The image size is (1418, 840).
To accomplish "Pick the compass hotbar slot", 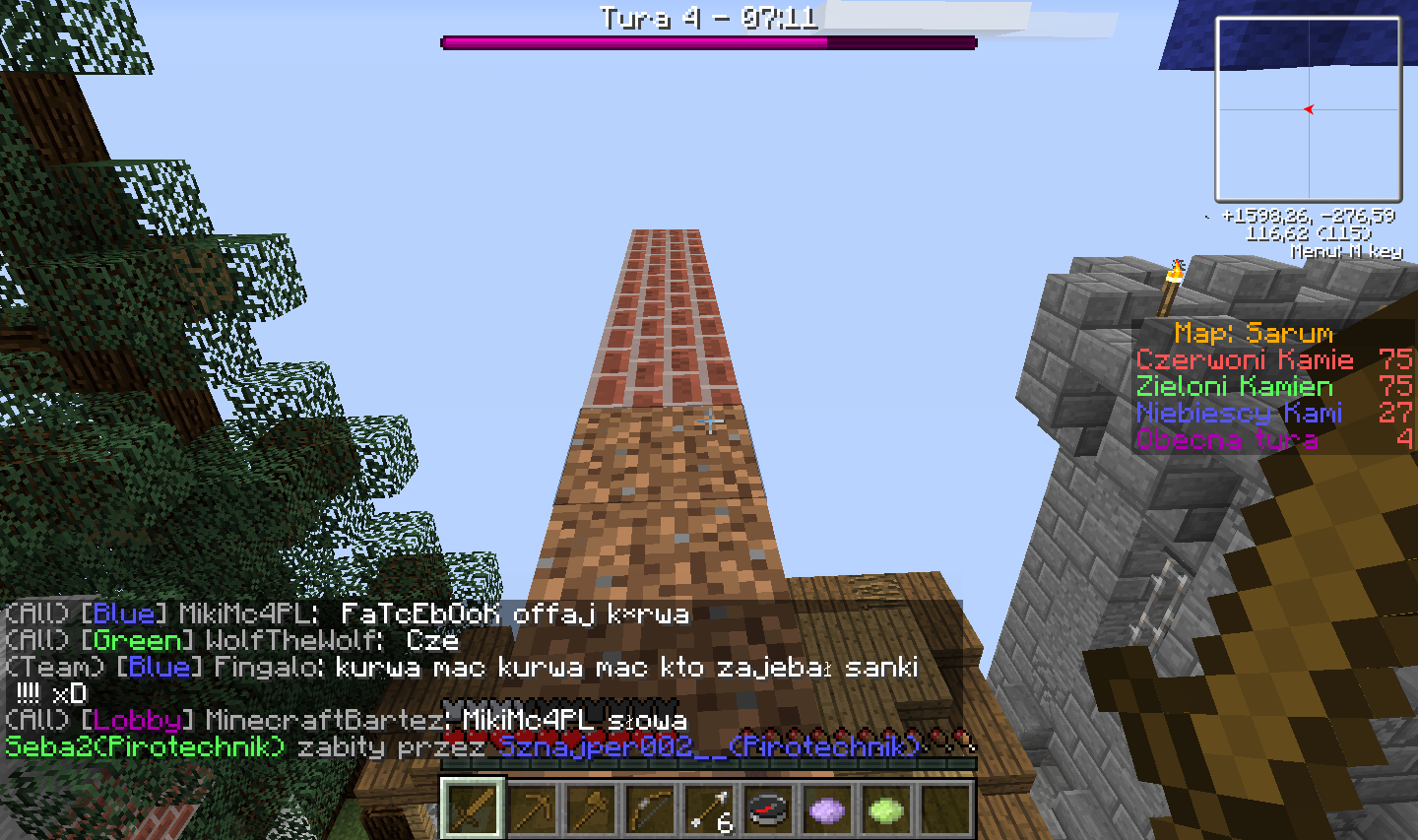I will tap(769, 809).
